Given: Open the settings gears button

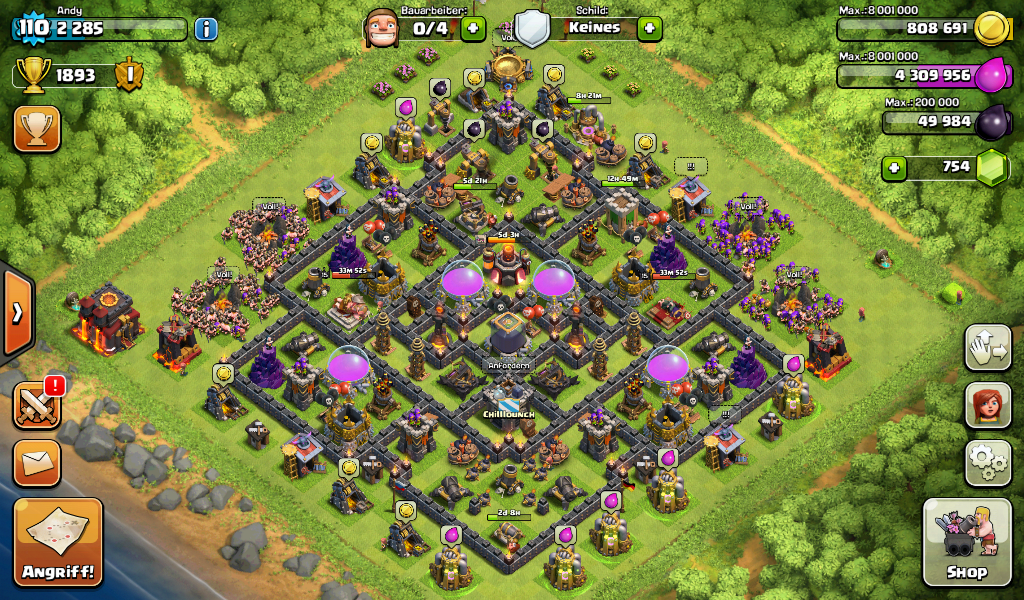Looking at the screenshot, I should [988, 462].
